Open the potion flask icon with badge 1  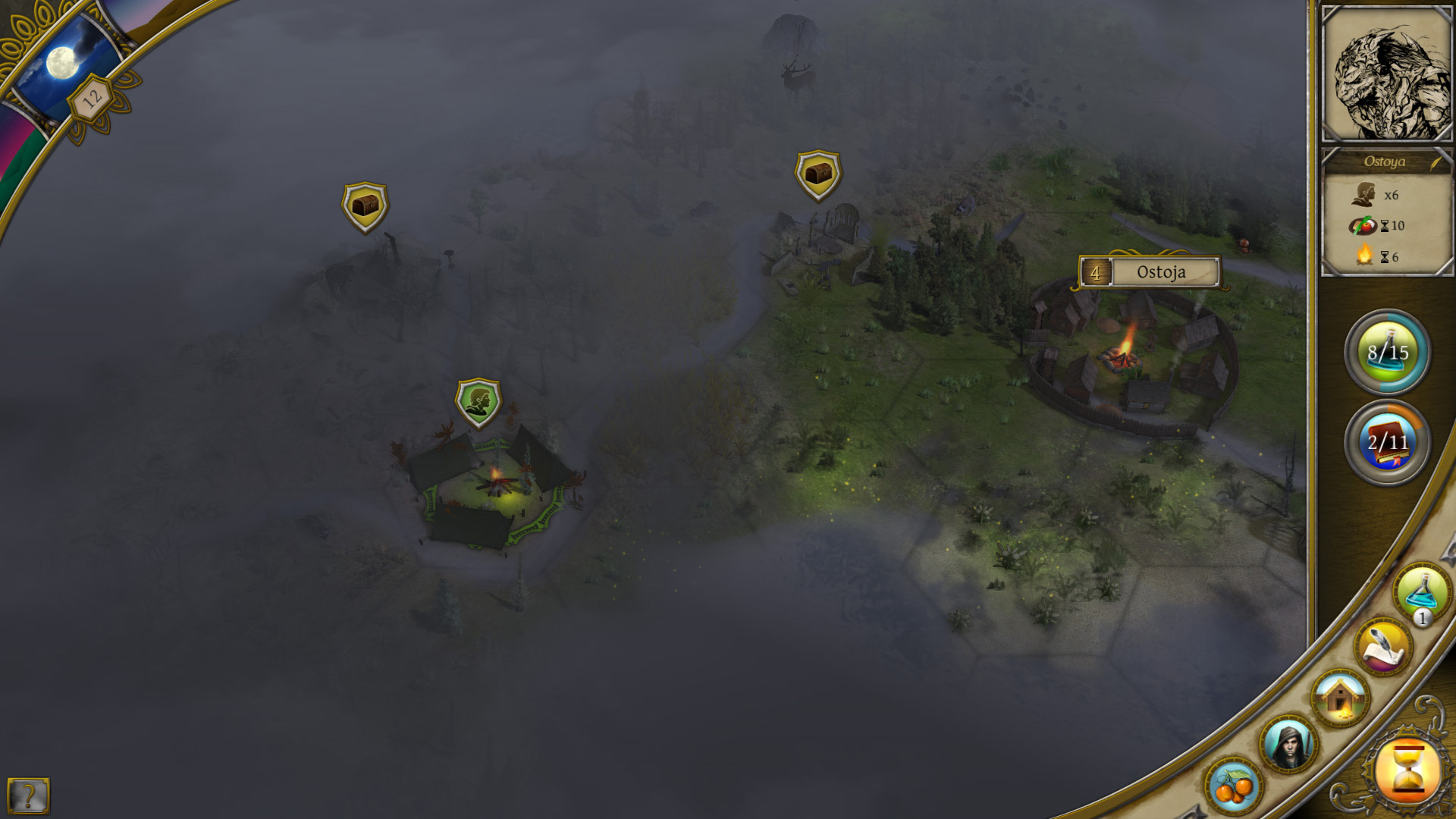click(1421, 592)
